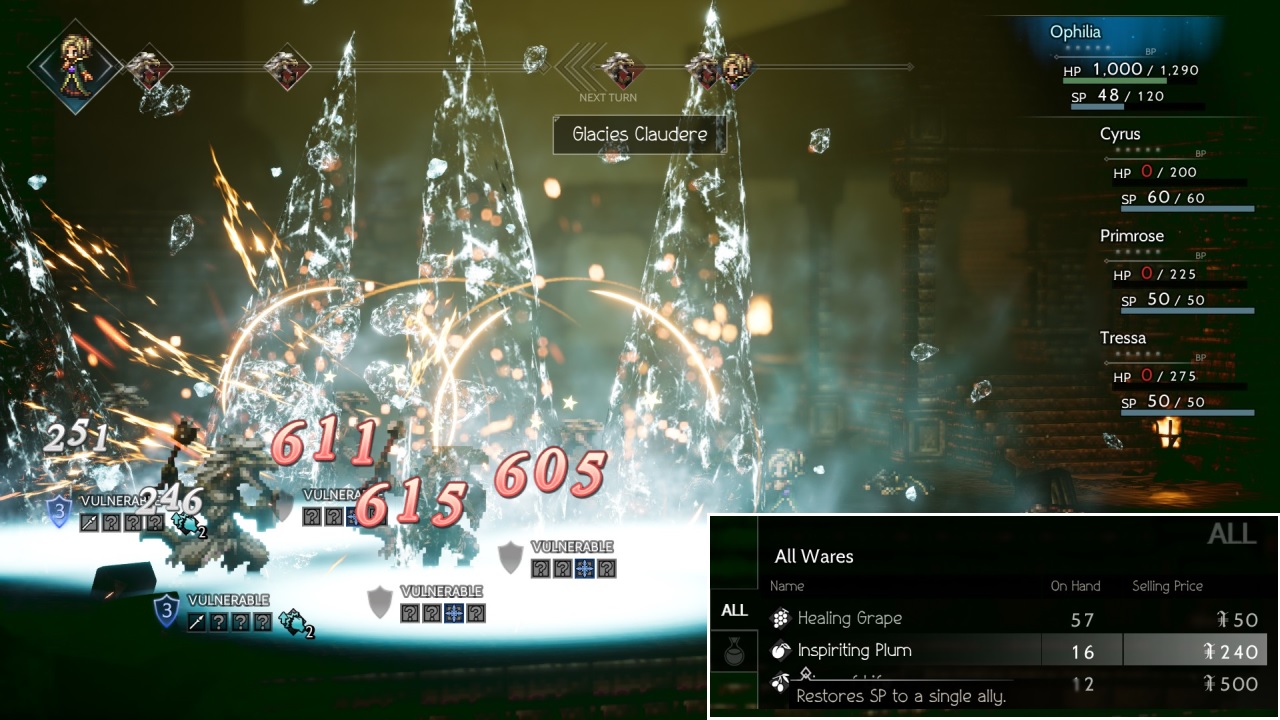
Task: Pick Tressa in the party list
Action: coord(1123,338)
